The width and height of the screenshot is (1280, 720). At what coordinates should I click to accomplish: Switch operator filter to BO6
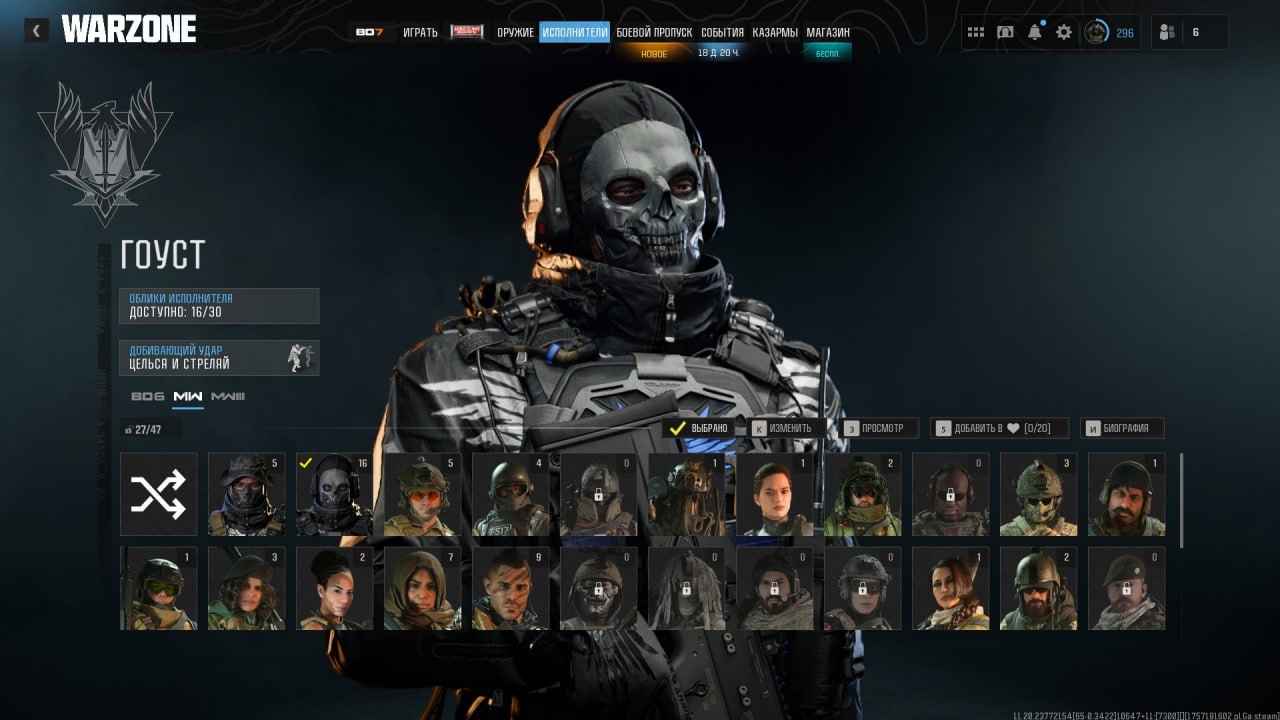click(x=147, y=397)
